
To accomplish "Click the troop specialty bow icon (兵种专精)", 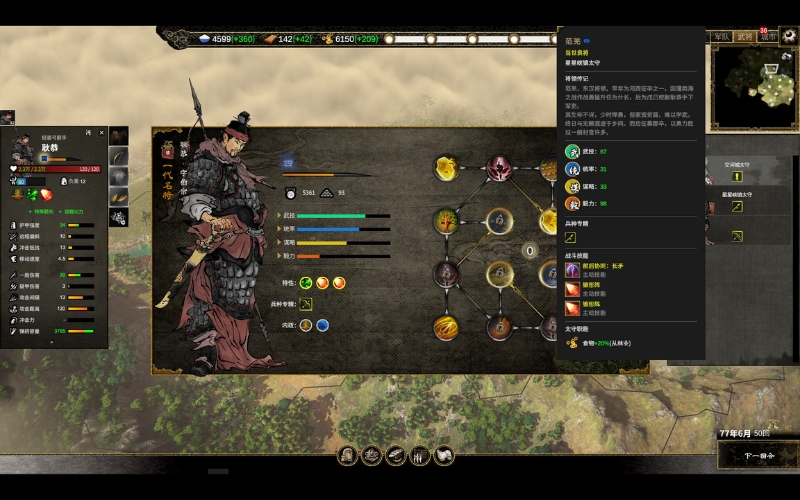I will (306, 303).
